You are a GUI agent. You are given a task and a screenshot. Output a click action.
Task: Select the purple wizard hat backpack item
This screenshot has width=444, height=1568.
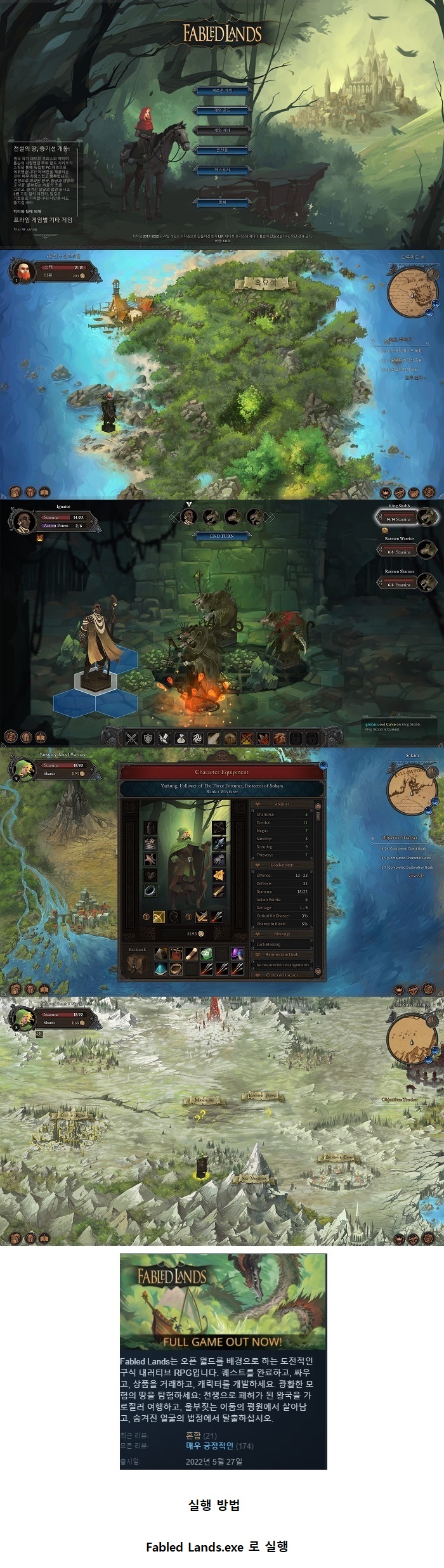(237, 954)
